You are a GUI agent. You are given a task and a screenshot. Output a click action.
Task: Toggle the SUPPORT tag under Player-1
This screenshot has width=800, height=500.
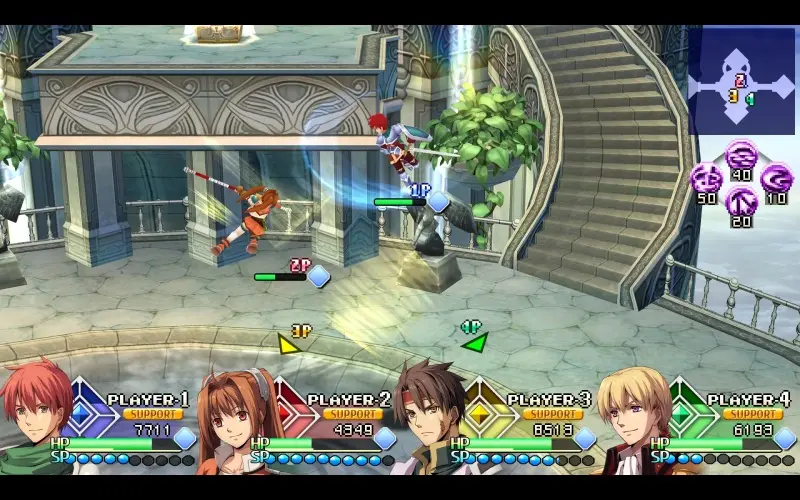(x=152, y=414)
